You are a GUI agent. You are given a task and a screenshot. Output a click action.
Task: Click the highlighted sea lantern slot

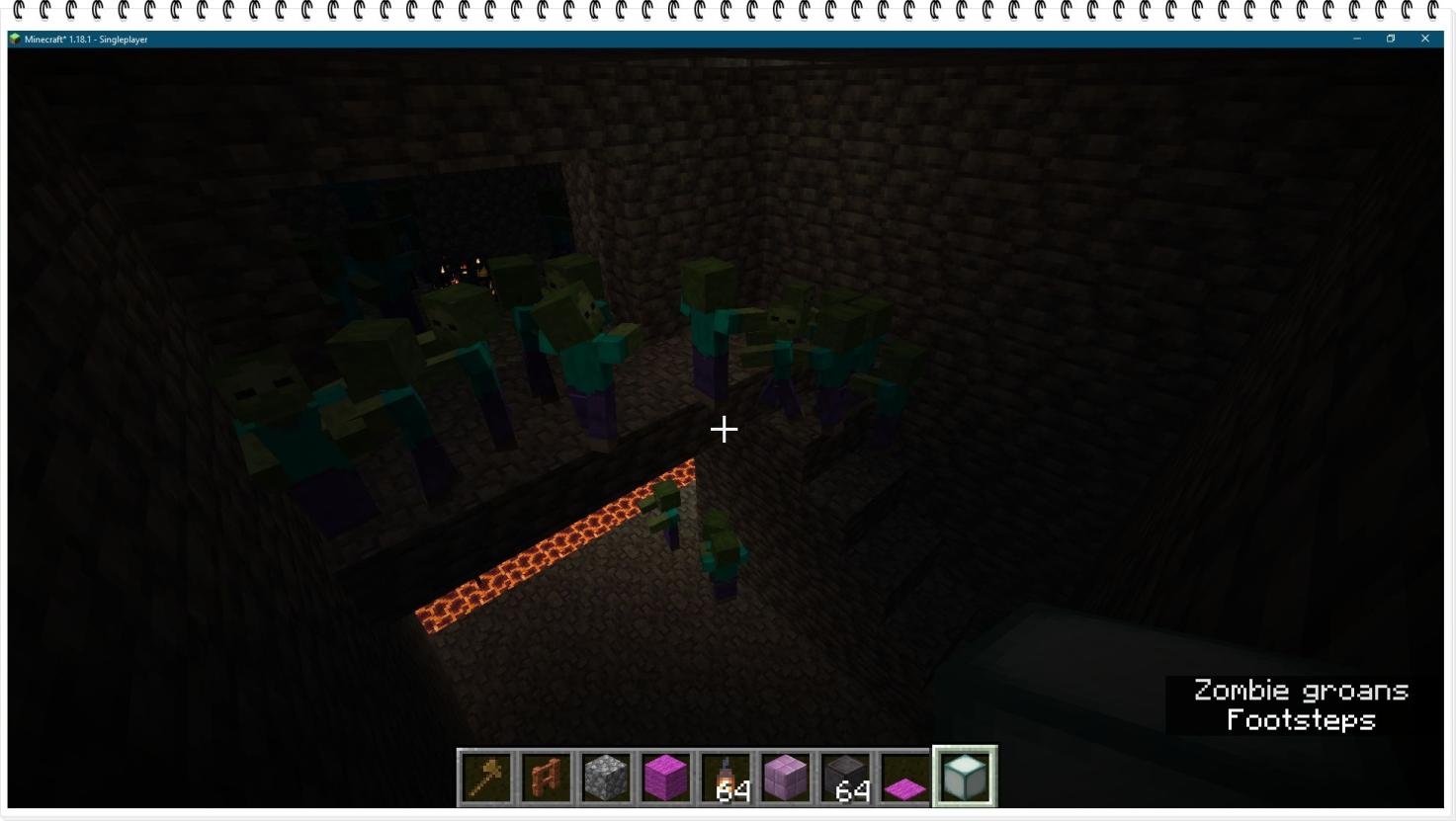pyautogui.click(x=965, y=777)
